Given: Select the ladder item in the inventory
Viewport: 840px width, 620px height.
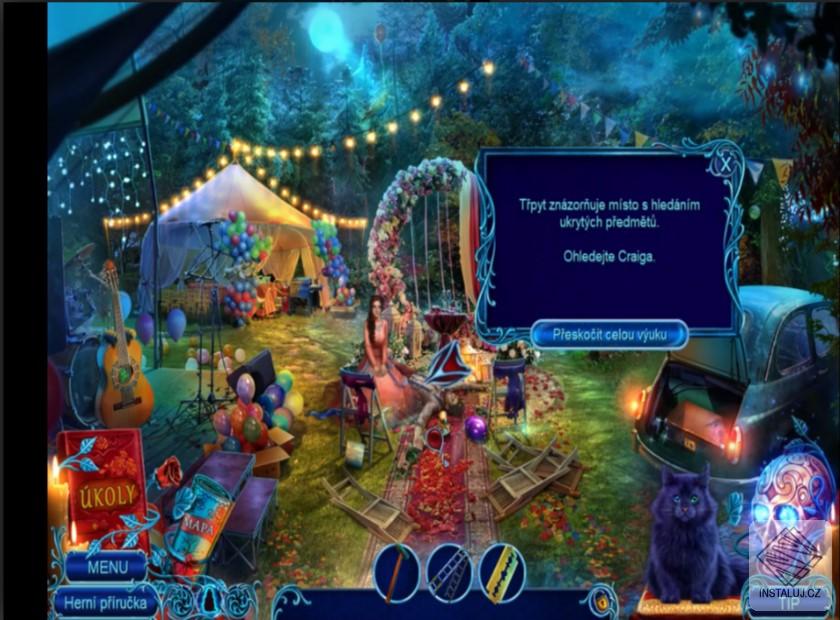Looking at the screenshot, I should pyautogui.click(x=450, y=573).
